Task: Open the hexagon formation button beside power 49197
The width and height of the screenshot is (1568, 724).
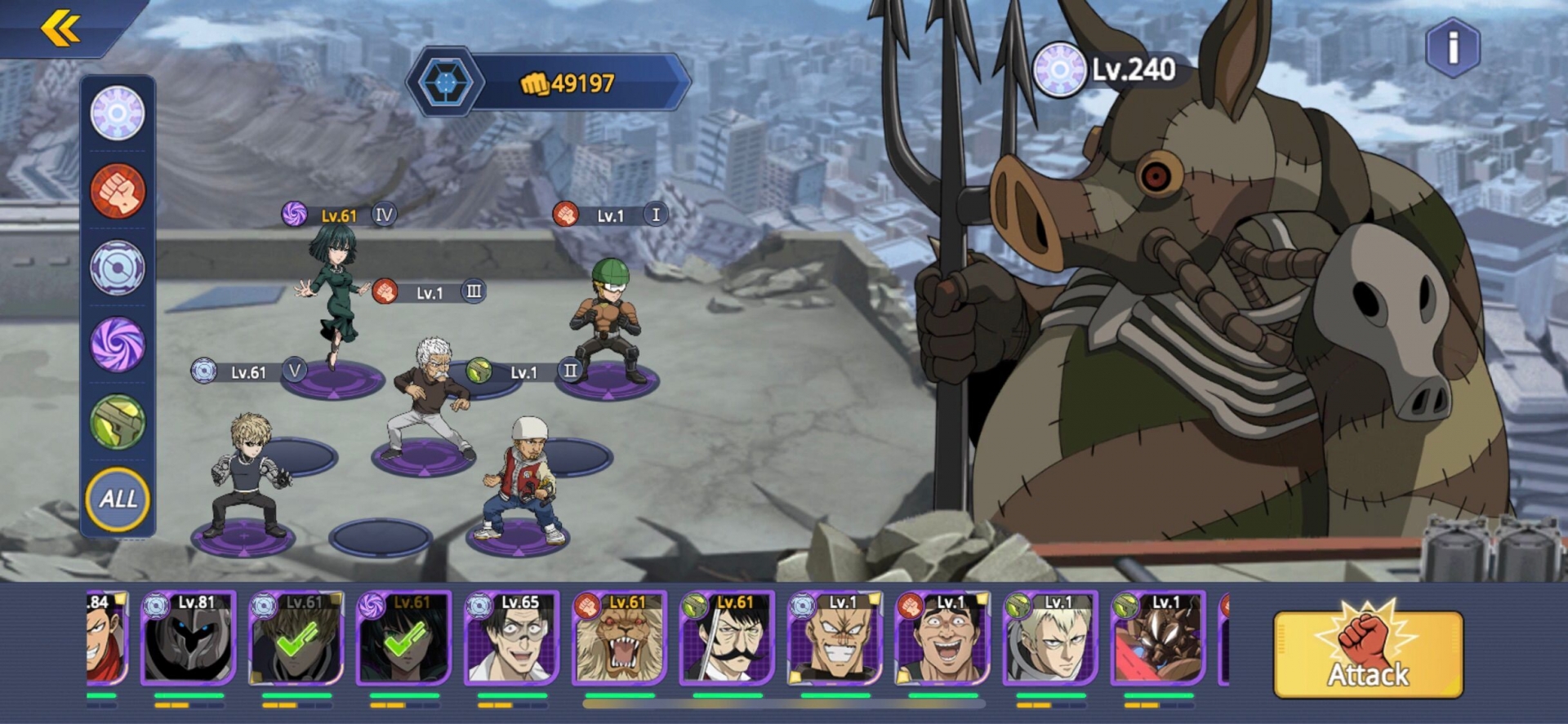Action: 445,82
